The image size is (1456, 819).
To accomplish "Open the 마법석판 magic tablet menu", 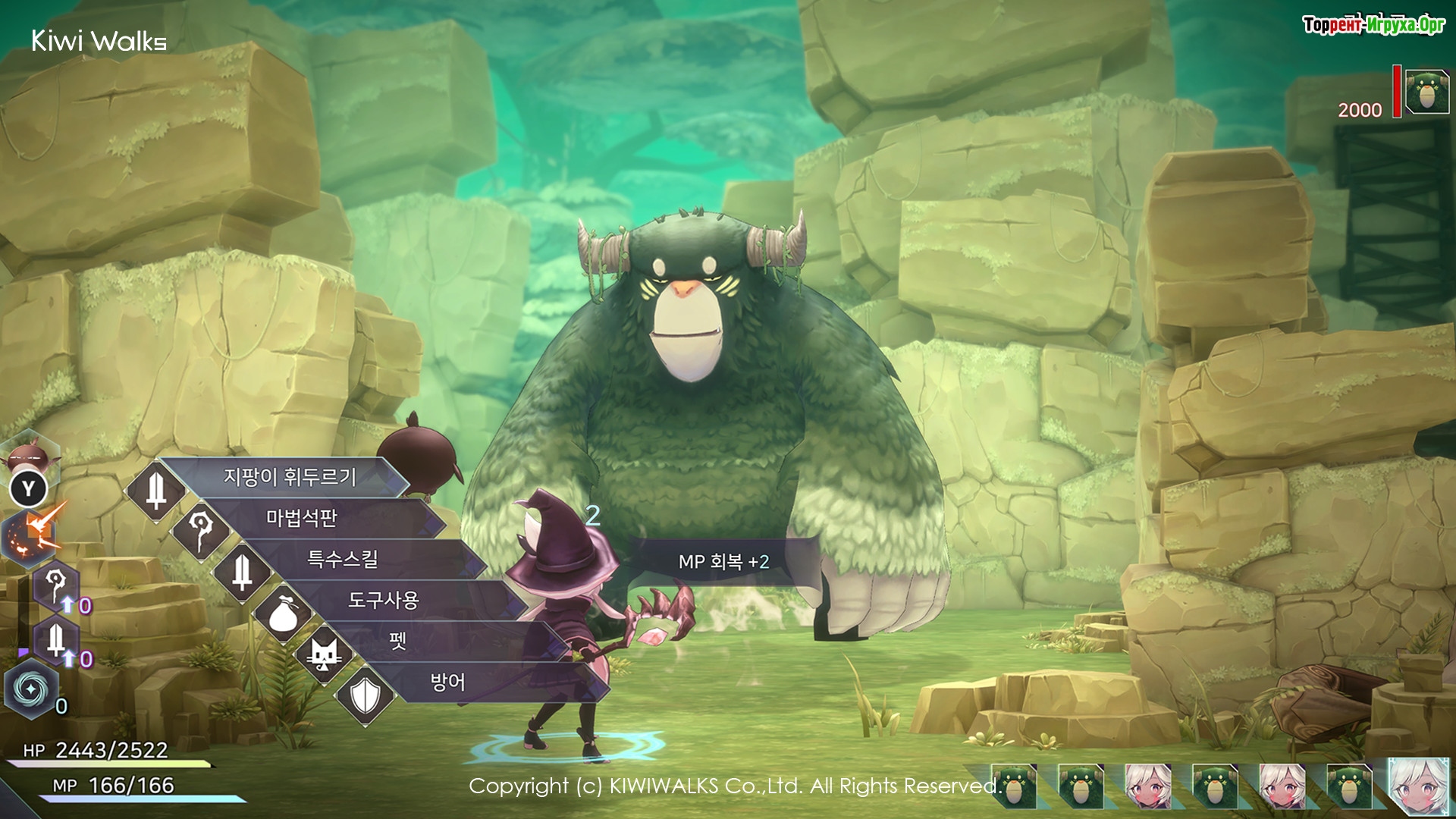I will (x=302, y=518).
